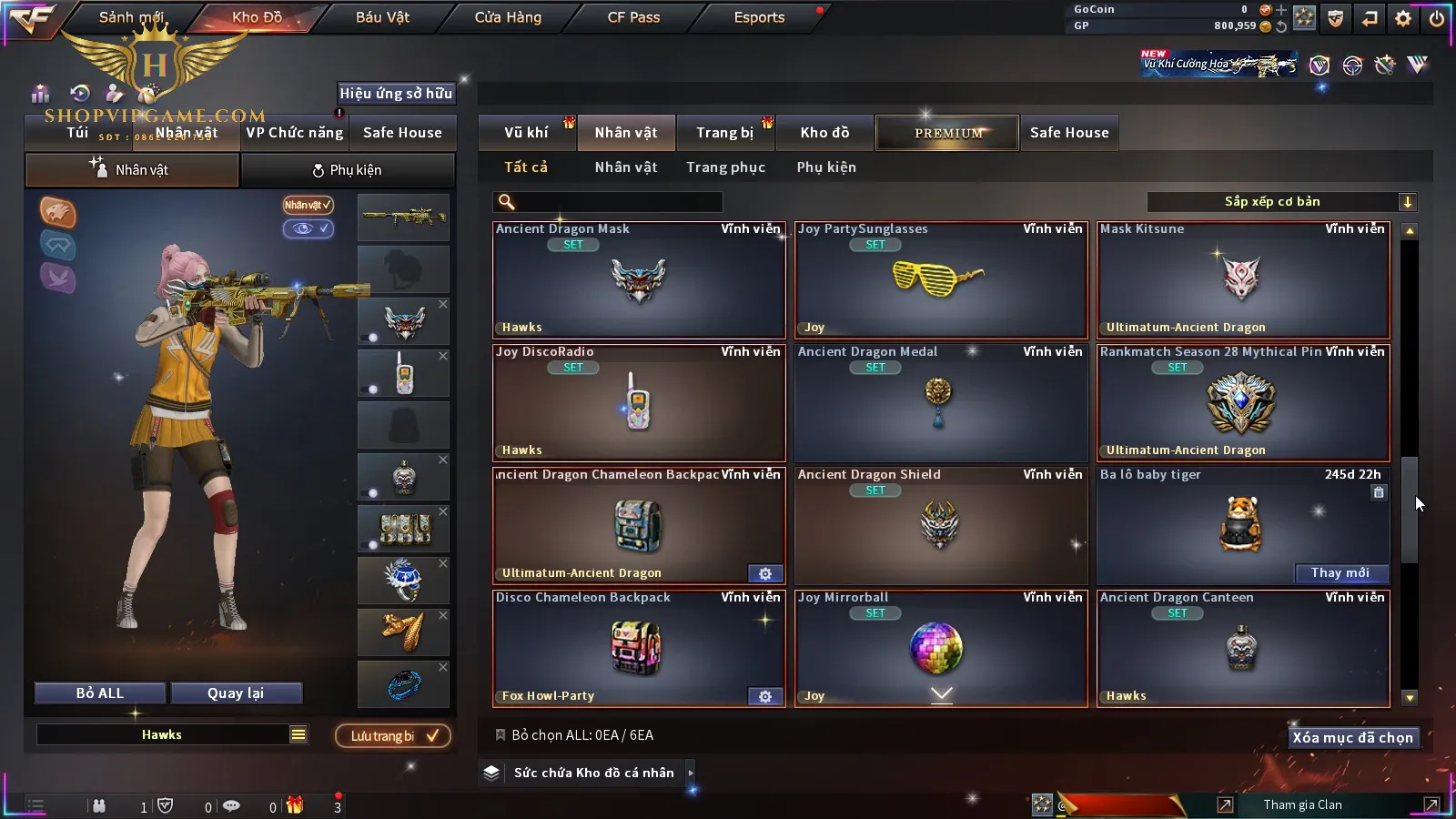
Task: Open the settings gear icon
Action: pyautogui.click(x=1403, y=18)
